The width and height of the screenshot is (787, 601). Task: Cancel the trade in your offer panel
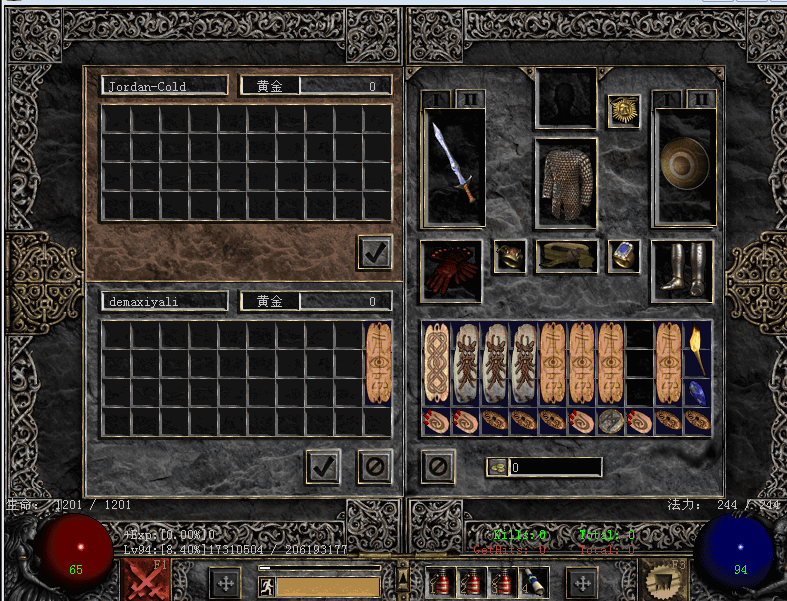pos(374,466)
